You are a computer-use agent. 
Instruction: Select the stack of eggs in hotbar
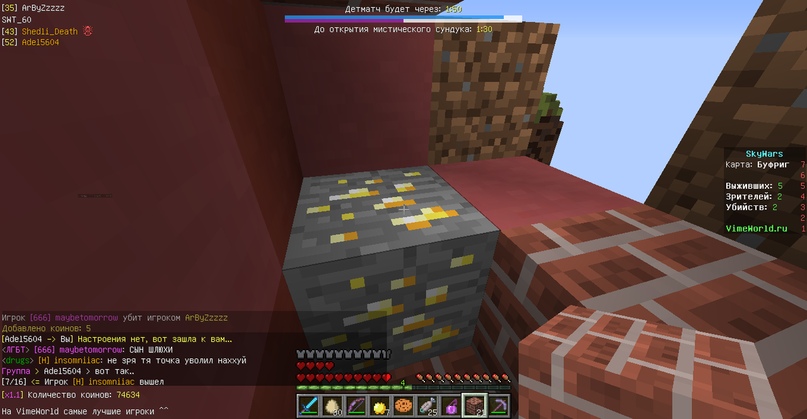(333, 406)
